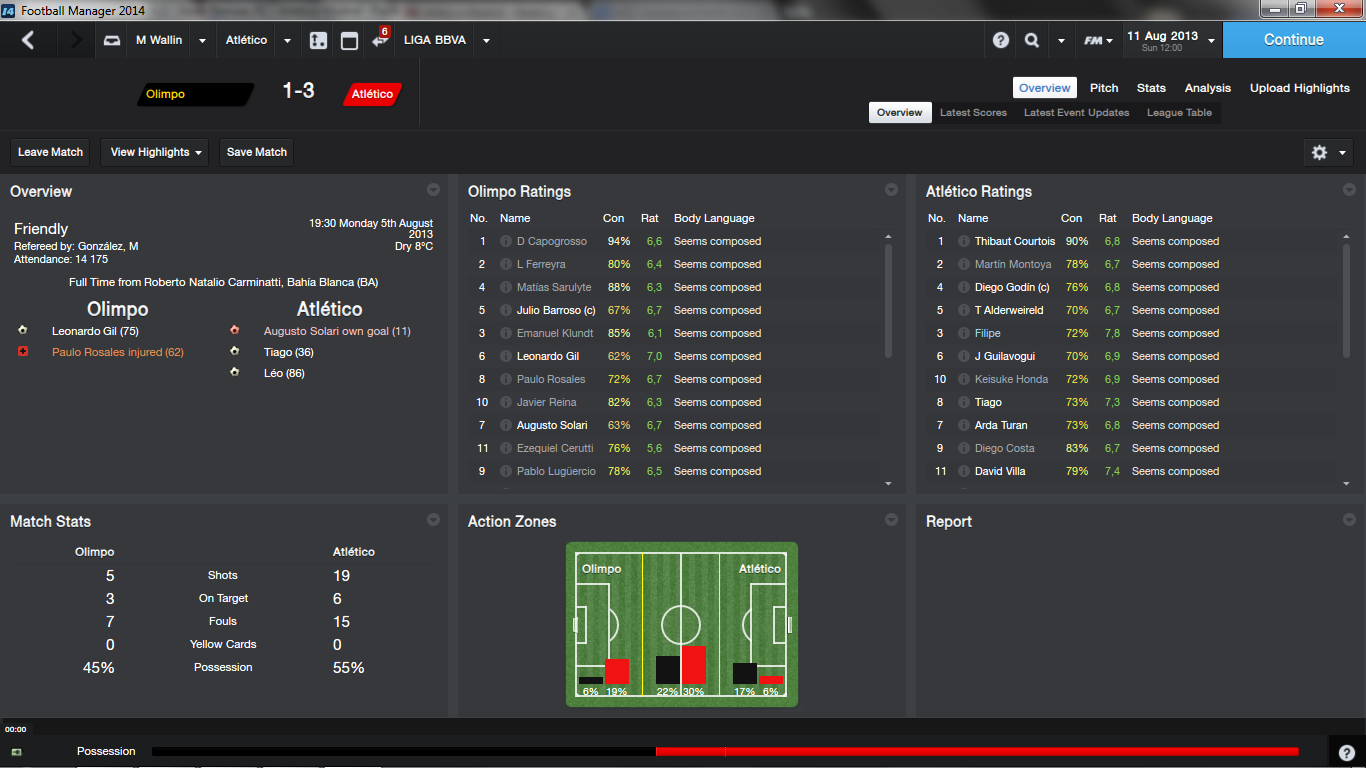This screenshot has width=1366, height=768.
Task: Open the LIGA BBVA menu
Action: coord(435,40)
